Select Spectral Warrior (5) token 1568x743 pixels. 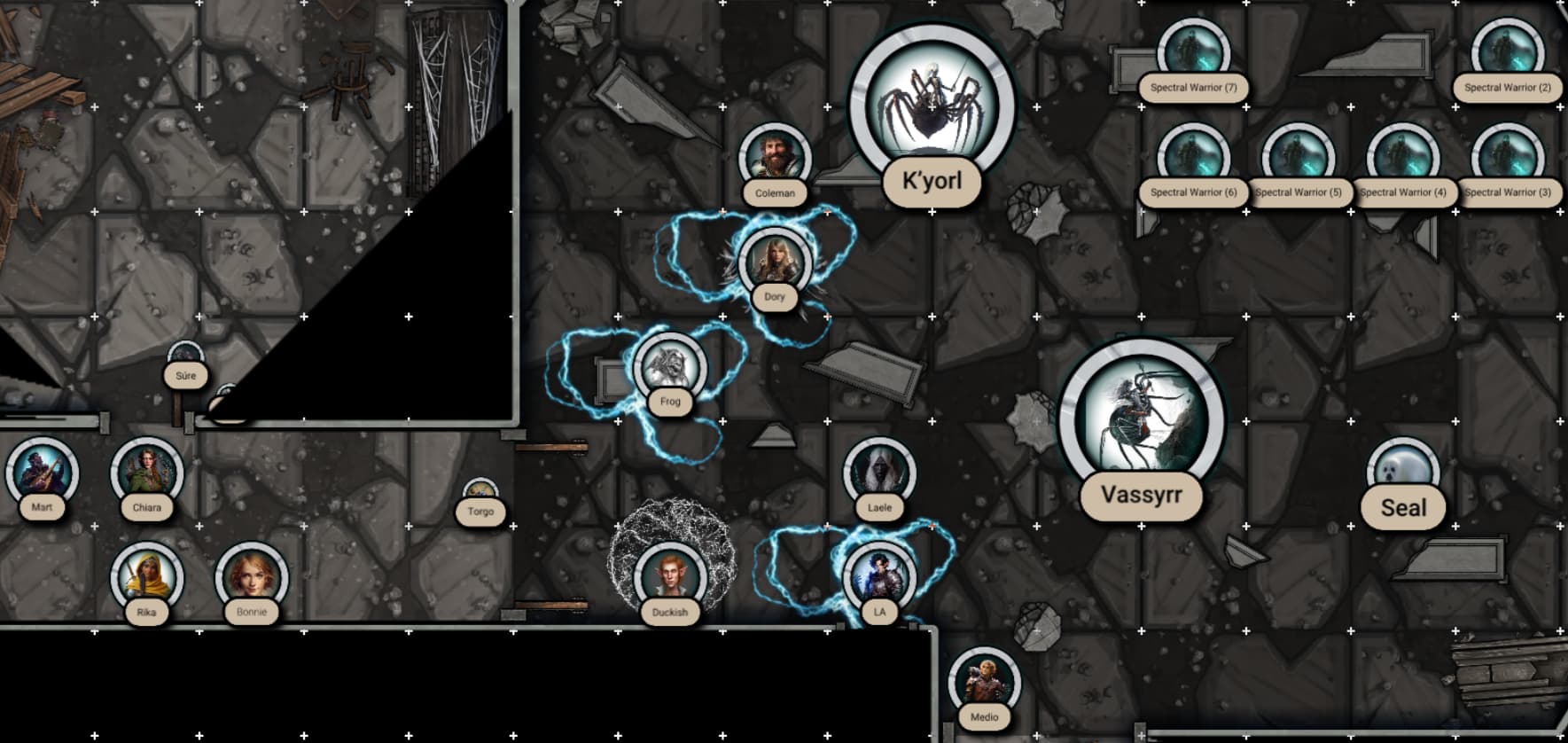(x=1298, y=158)
